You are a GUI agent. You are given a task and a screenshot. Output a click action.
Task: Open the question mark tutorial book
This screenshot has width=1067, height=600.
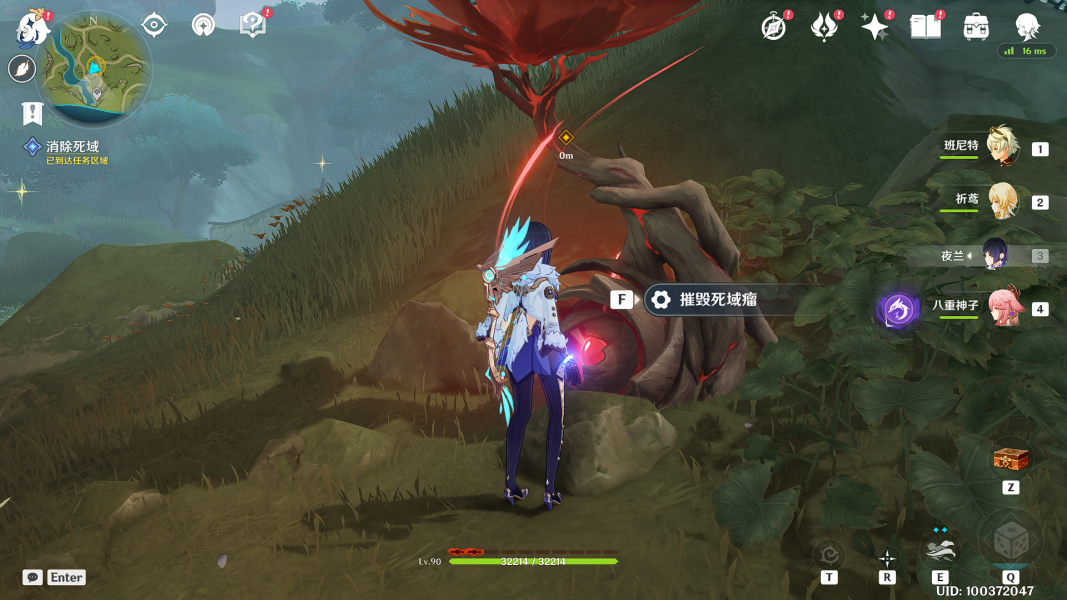[253, 25]
